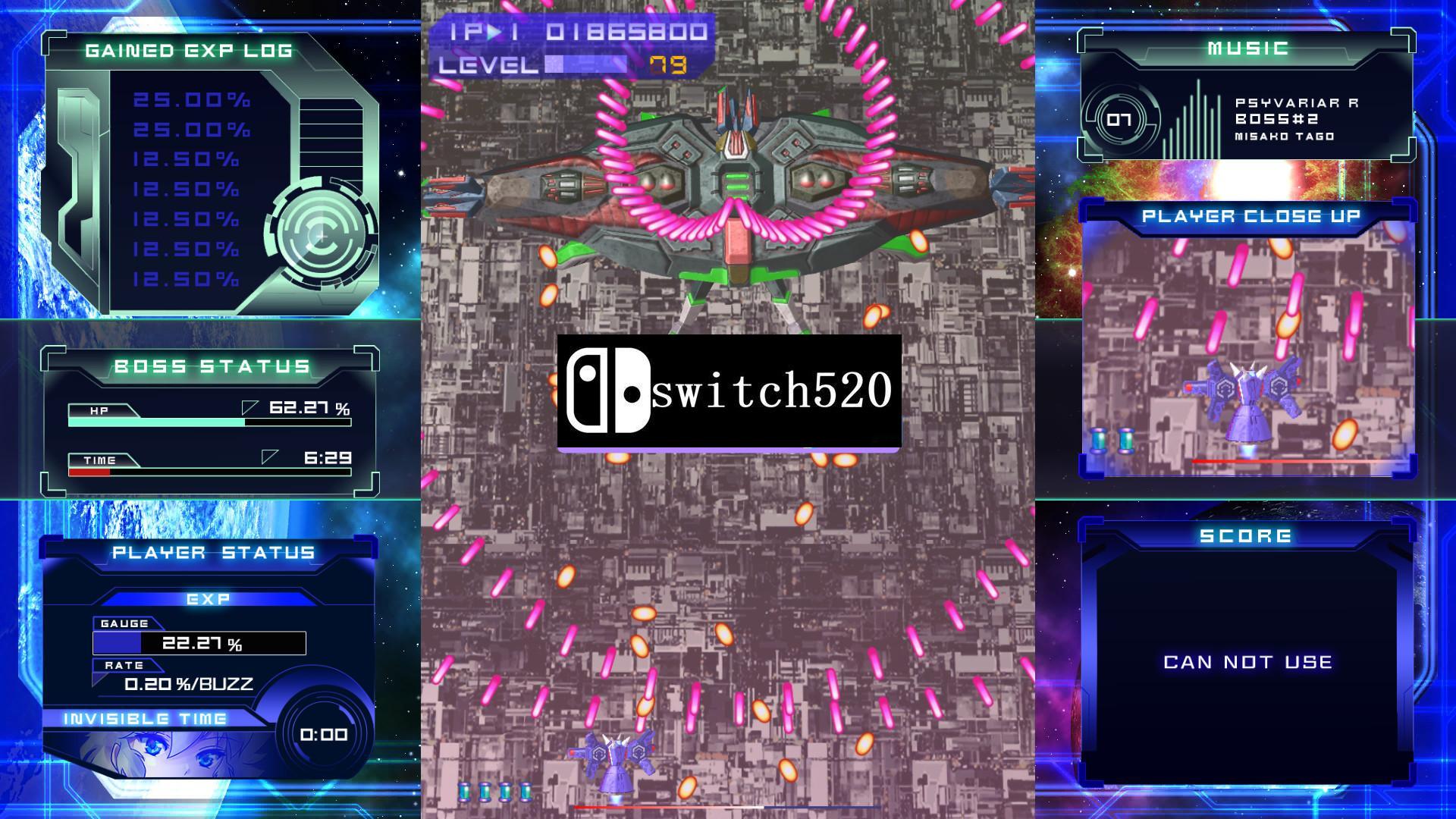Enable the Invisible Time timer display

(x=322, y=734)
